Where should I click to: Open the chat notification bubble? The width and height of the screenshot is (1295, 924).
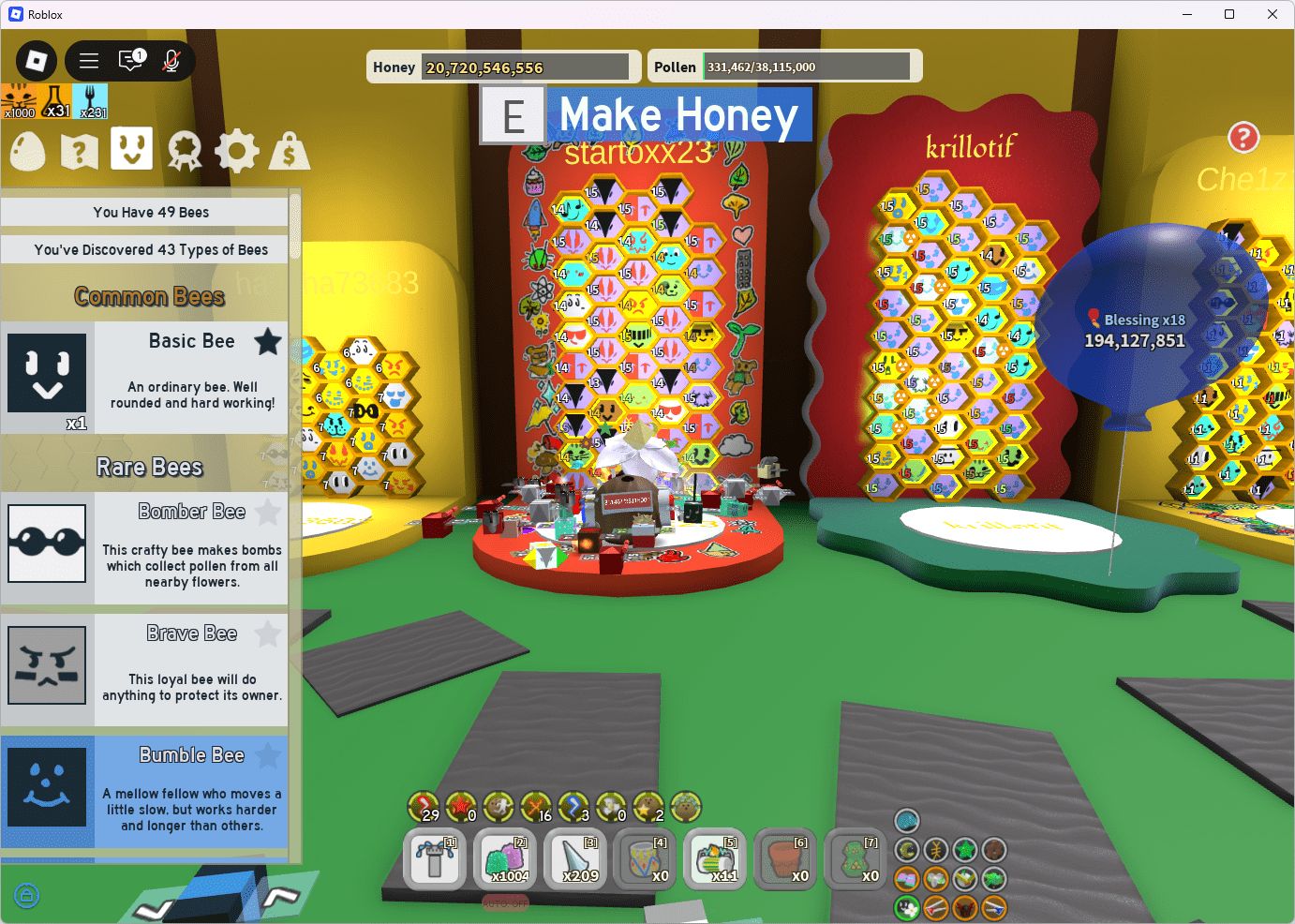click(131, 60)
